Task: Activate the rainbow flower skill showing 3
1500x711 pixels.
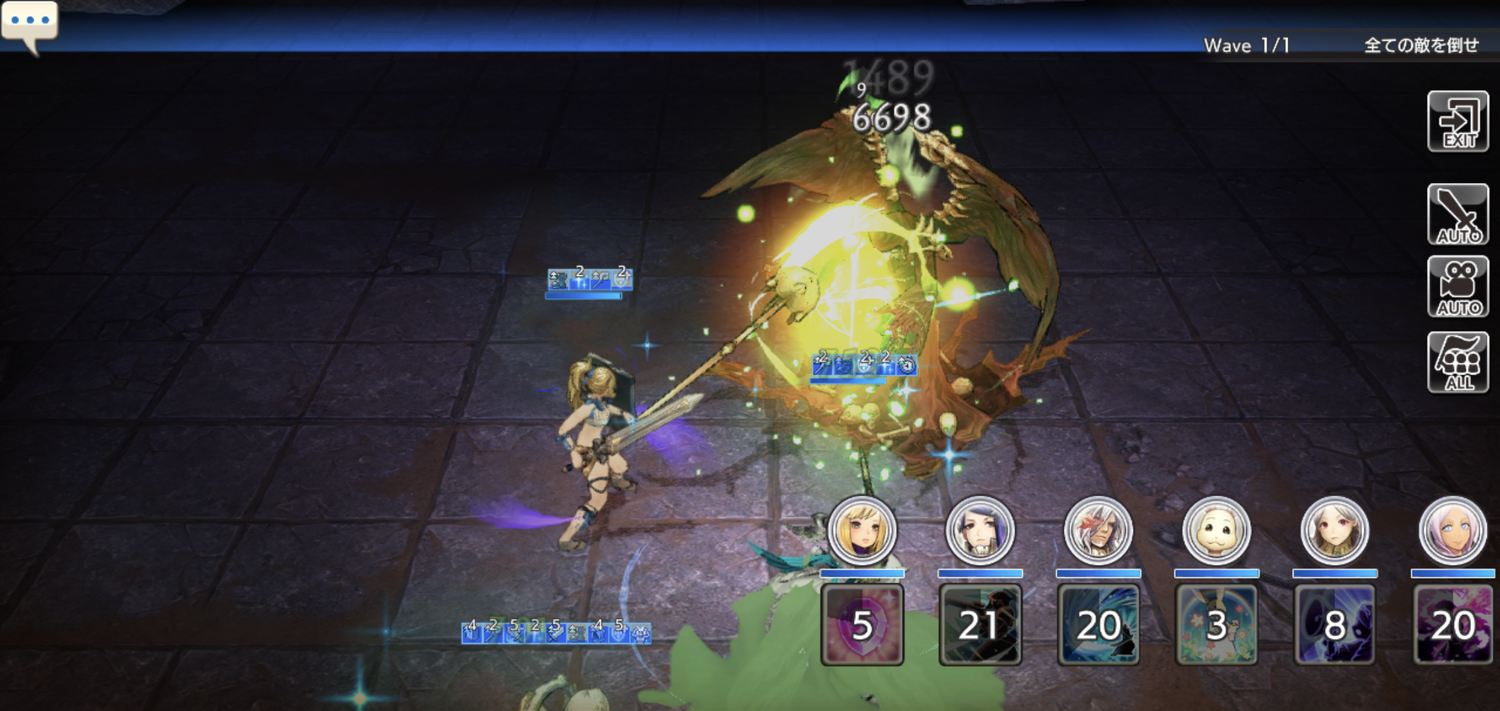Action: click(1216, 625)
